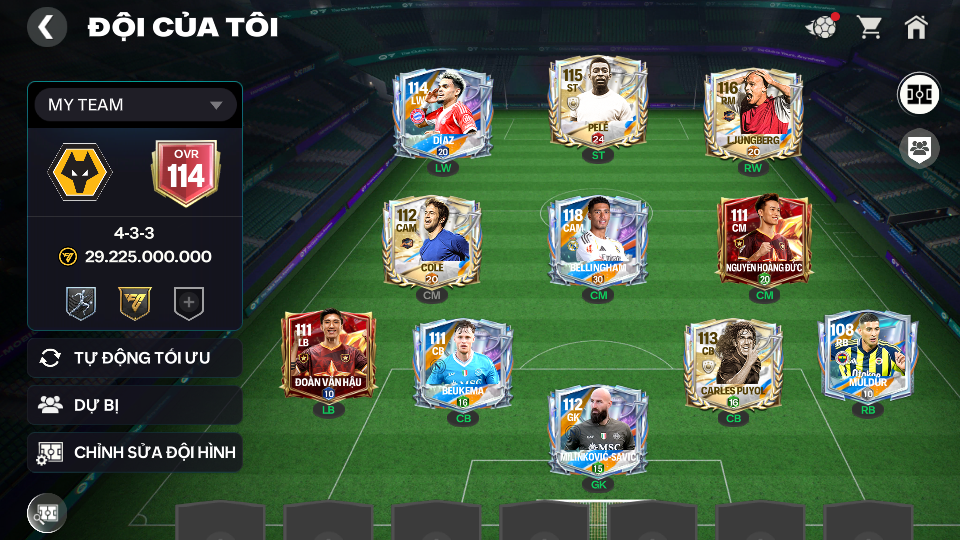Open the football notification icon
Viewport: 960px width, 540px height.
[821, 27]
